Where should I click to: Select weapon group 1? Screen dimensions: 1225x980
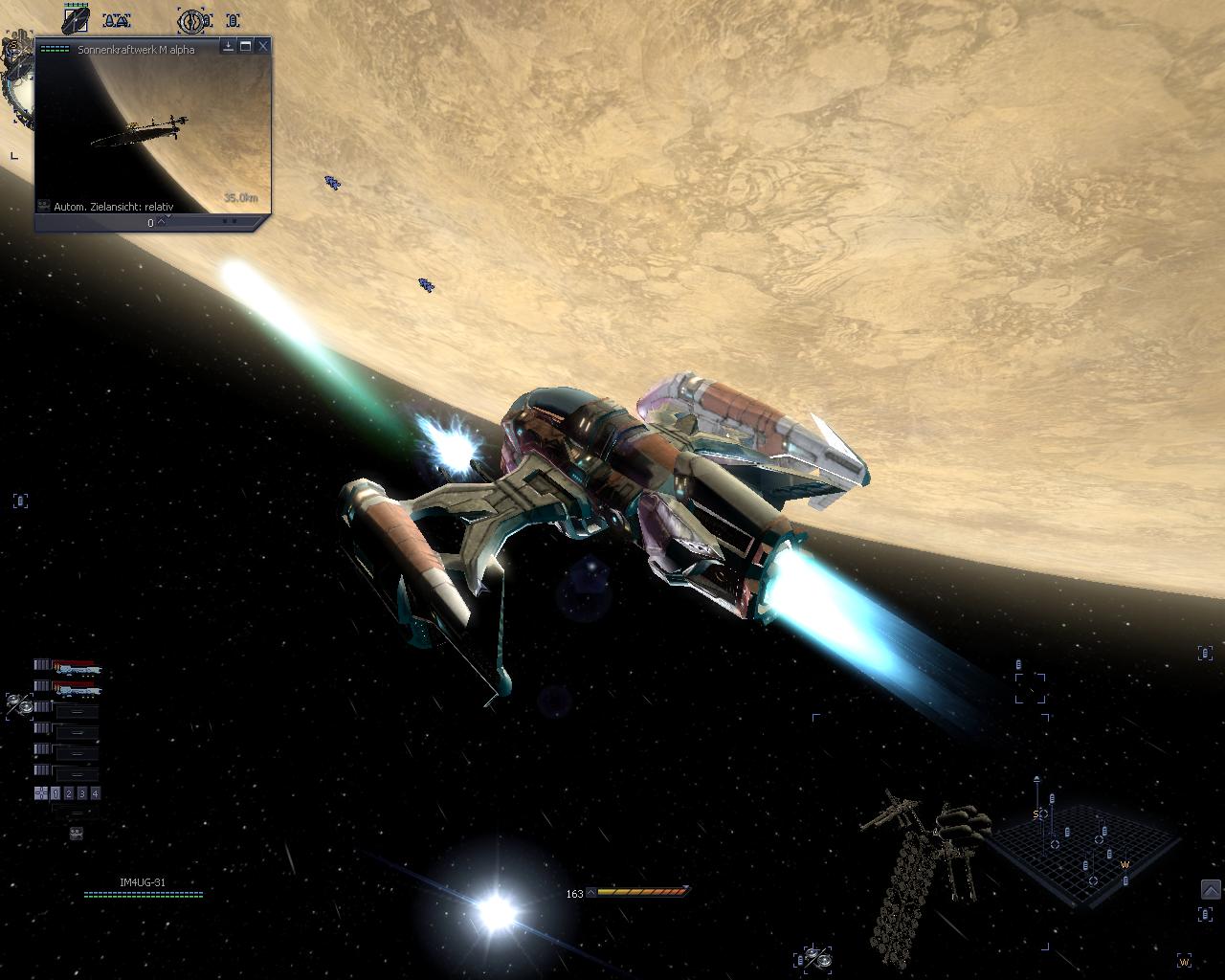pos(56,793)
